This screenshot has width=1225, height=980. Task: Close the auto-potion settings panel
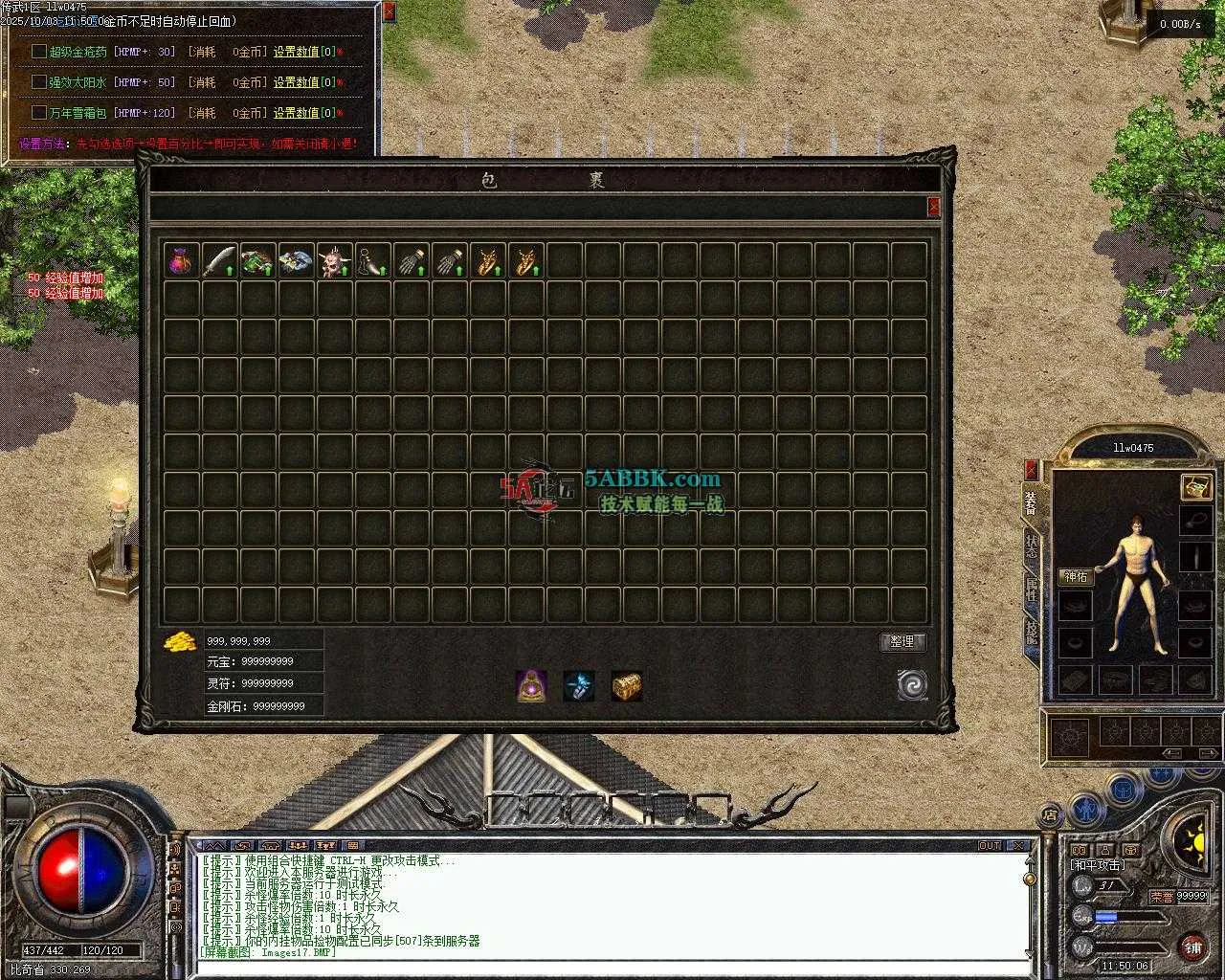point(389,12)
